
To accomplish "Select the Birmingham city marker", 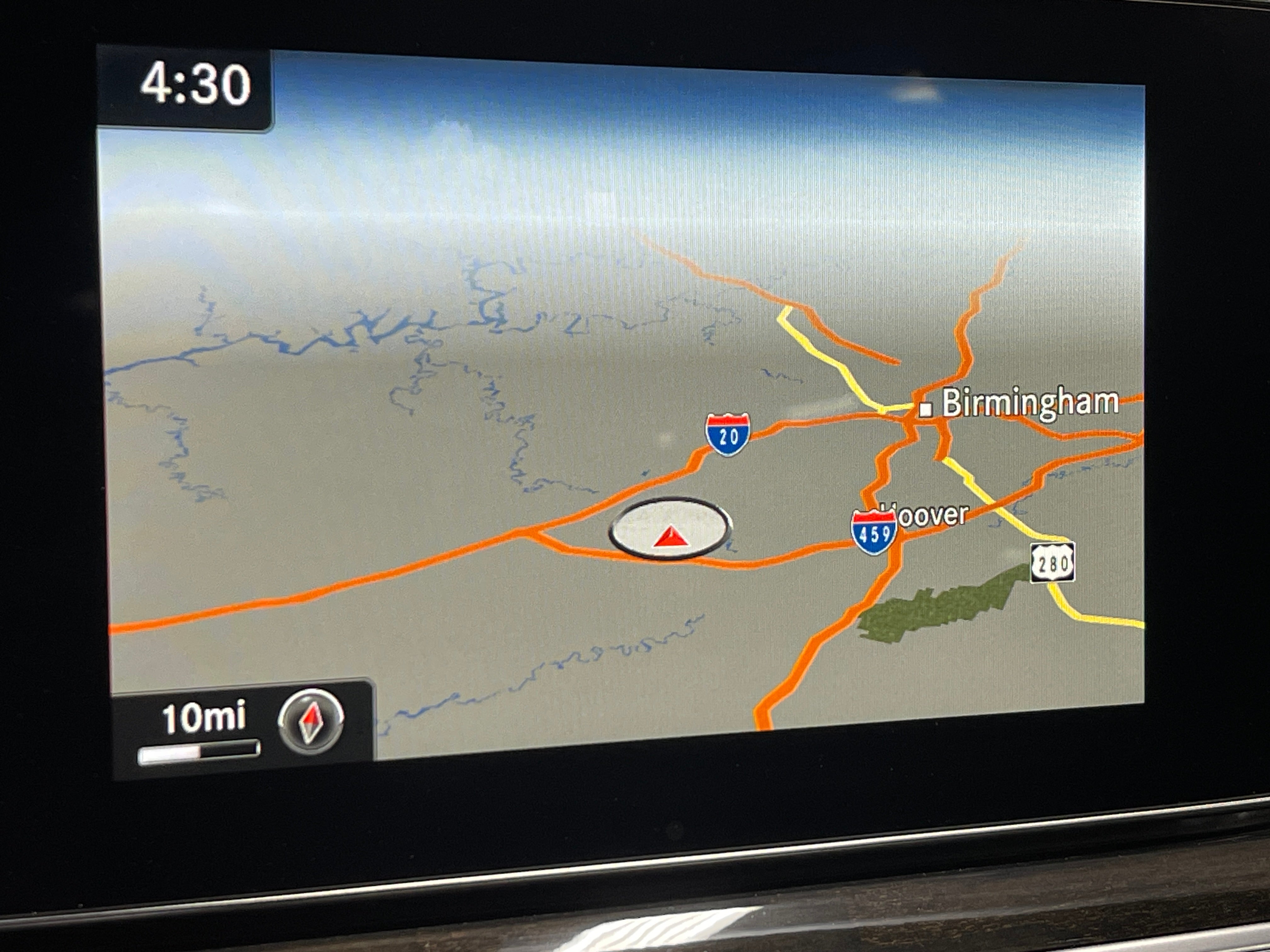I will pyautogui.click(x=925, y=409).
